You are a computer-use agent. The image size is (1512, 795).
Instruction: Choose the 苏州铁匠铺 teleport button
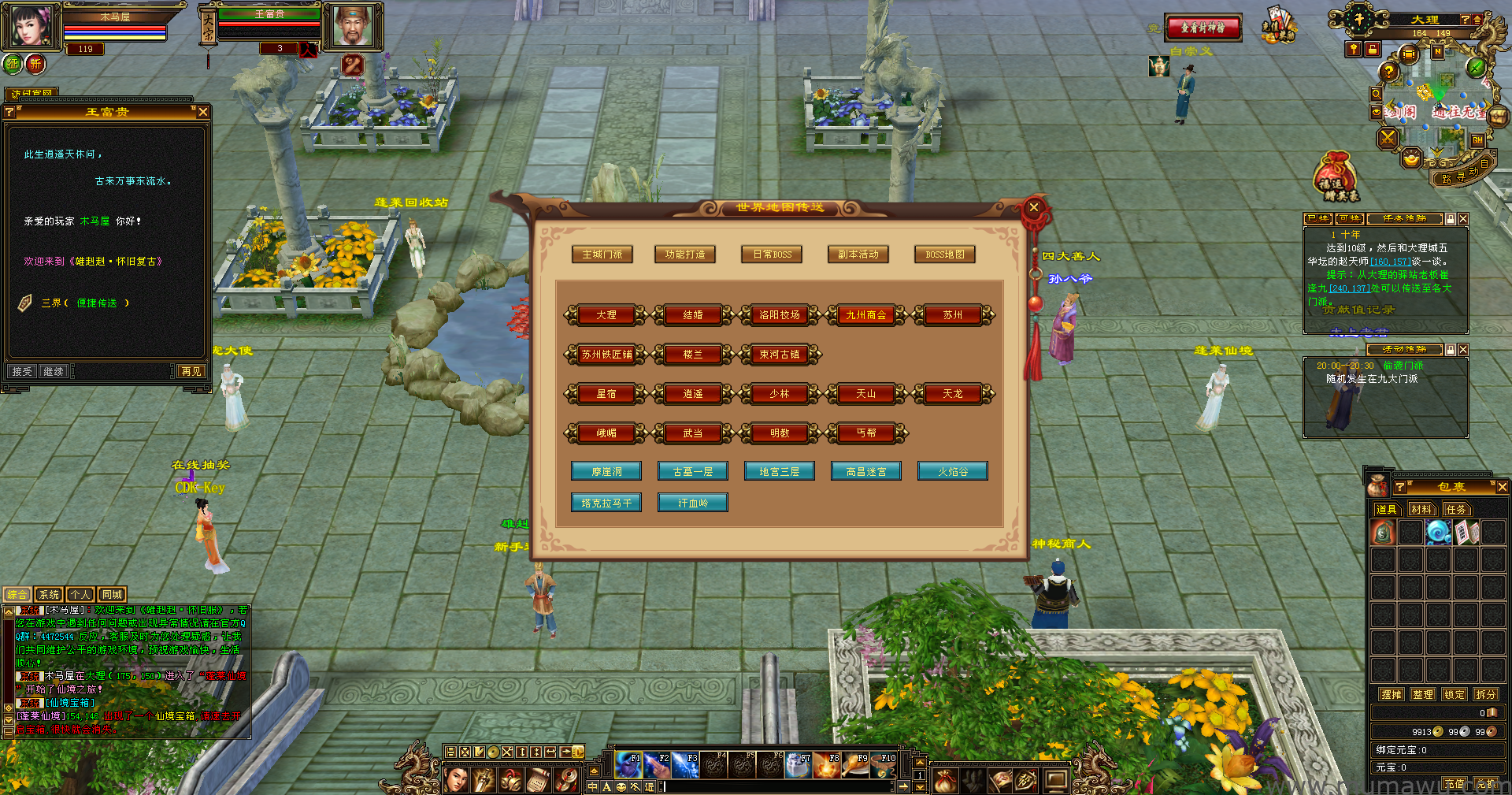point(606,355)
